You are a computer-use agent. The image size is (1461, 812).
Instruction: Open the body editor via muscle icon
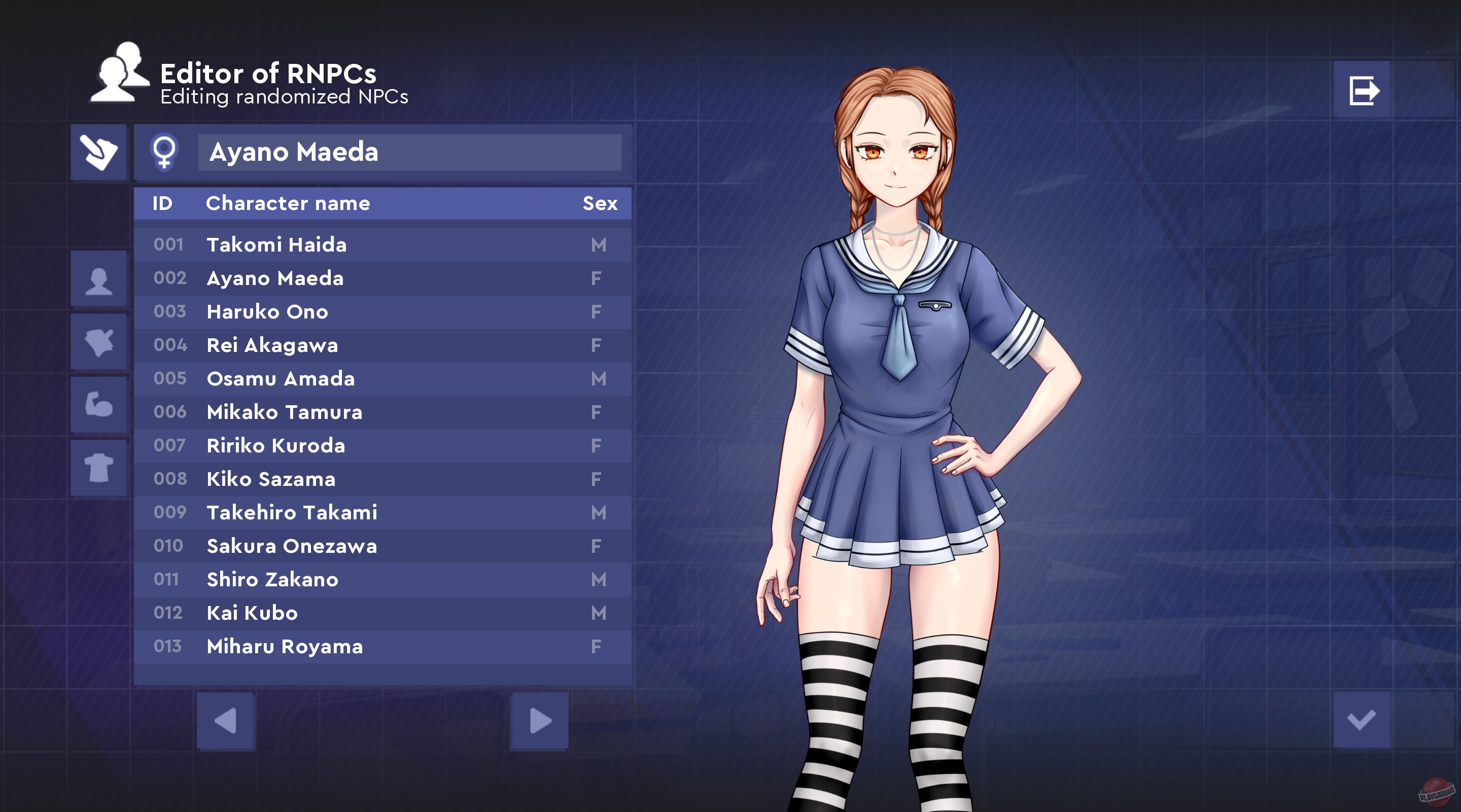coord(99,406)
